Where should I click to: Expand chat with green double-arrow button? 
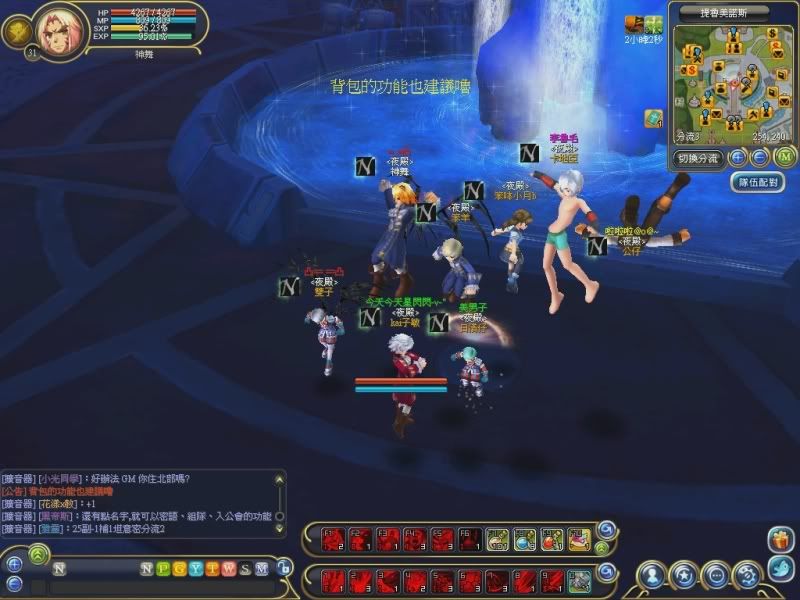click(39, 552)
